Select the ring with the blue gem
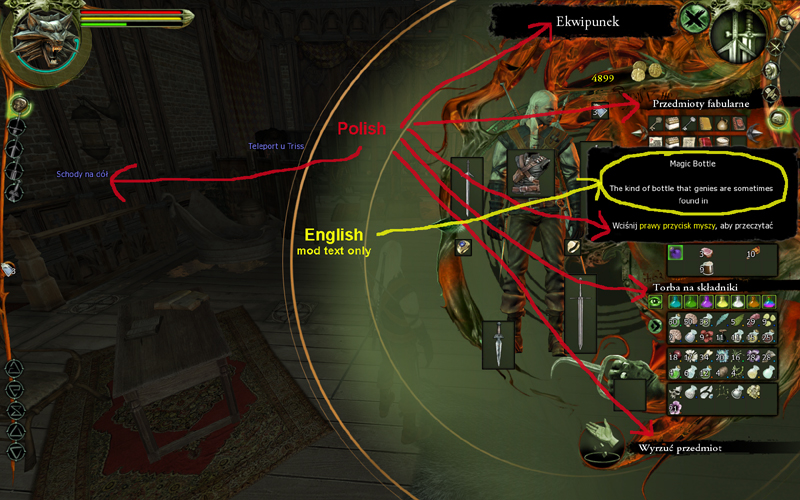The image size is (800, 500). [464, 247]
